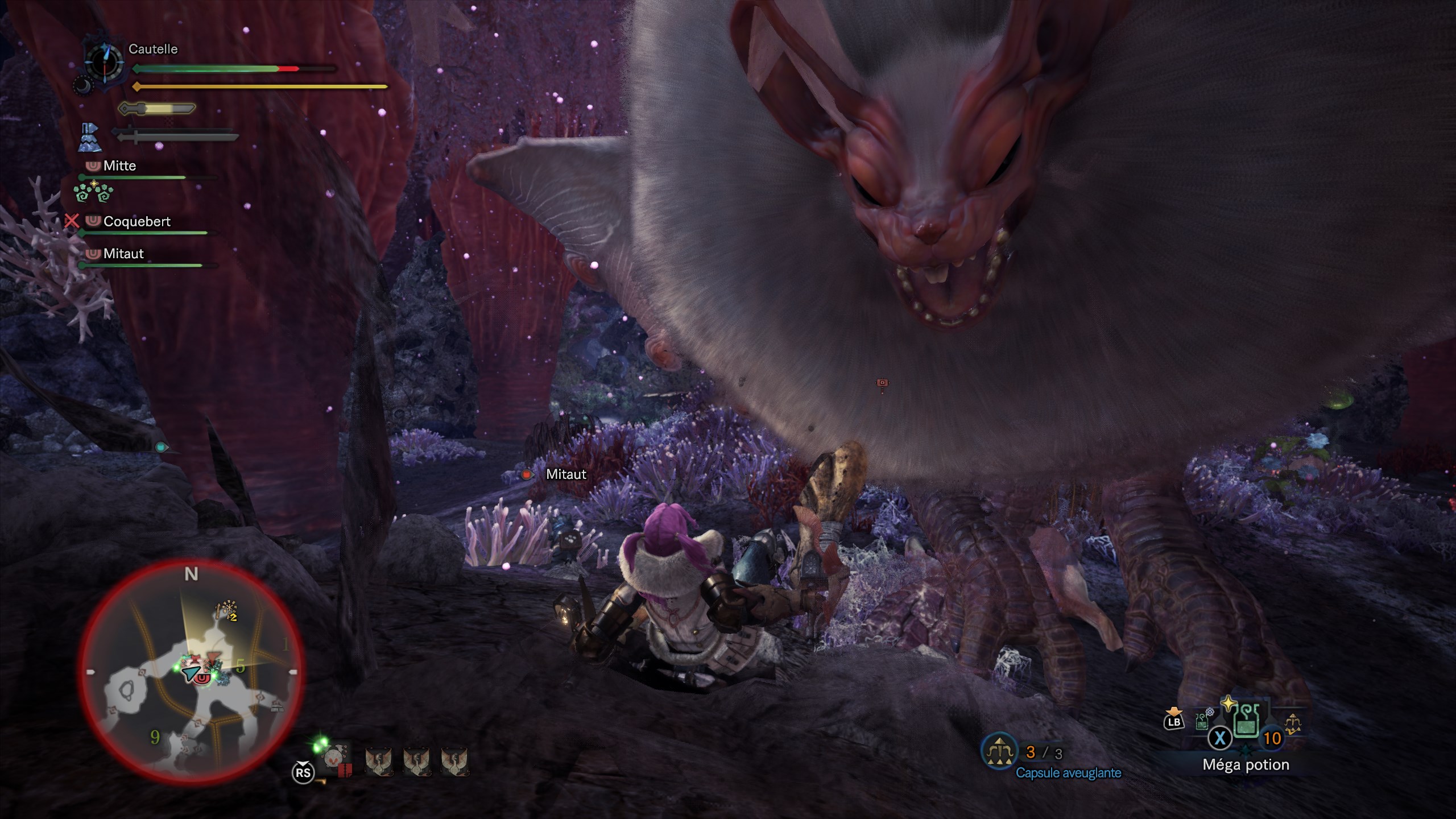This screenshot has height=819, width=1456.
Task: Select party member Mitte
Action: click(119, 166)
